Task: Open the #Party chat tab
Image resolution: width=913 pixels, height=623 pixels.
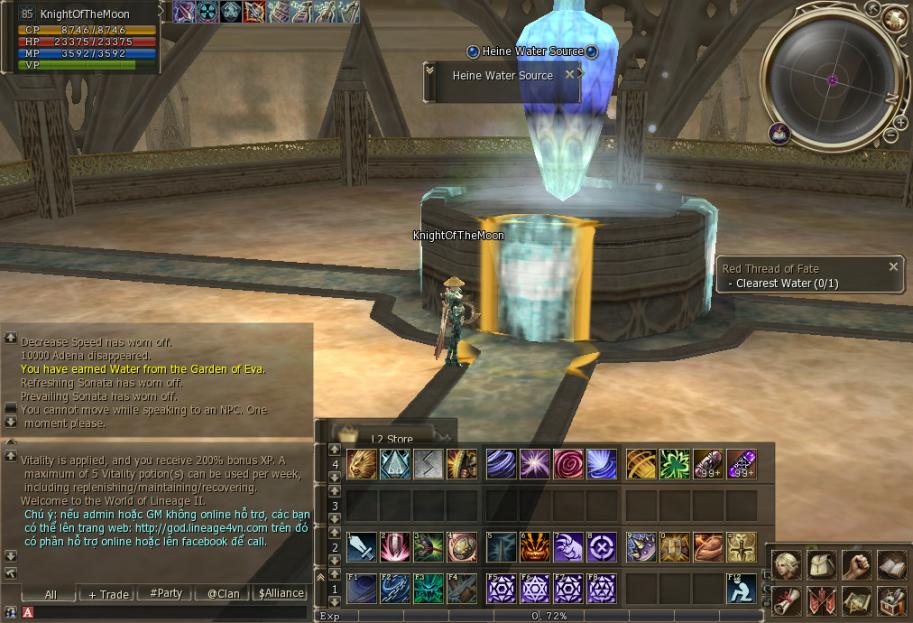Action: tap(165, 593)
